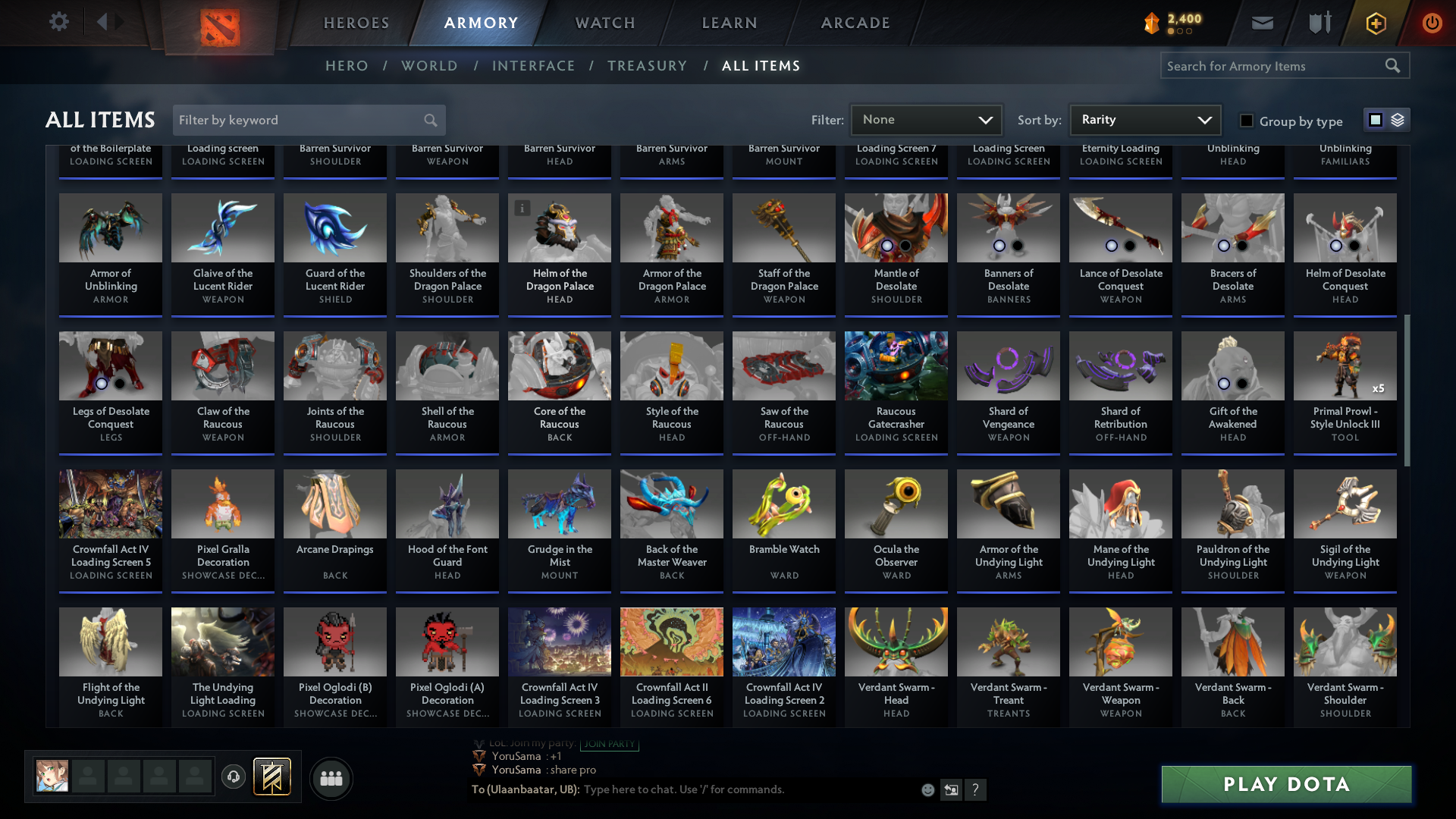Switch to the ARCADE tab
The image size is (1456, 819).
click(855, 23)
